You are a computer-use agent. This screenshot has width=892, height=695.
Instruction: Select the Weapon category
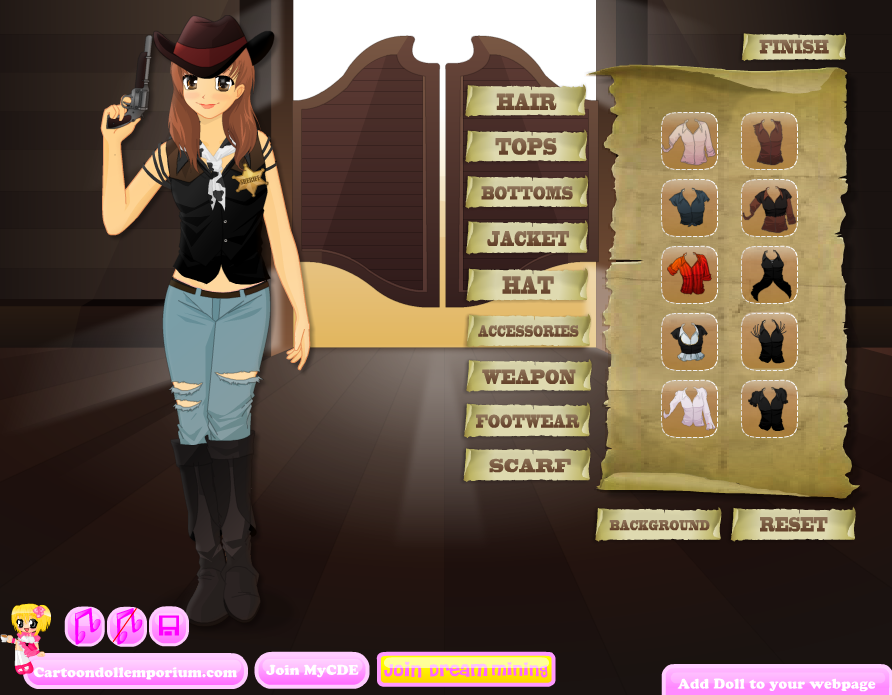pos(528,377)
